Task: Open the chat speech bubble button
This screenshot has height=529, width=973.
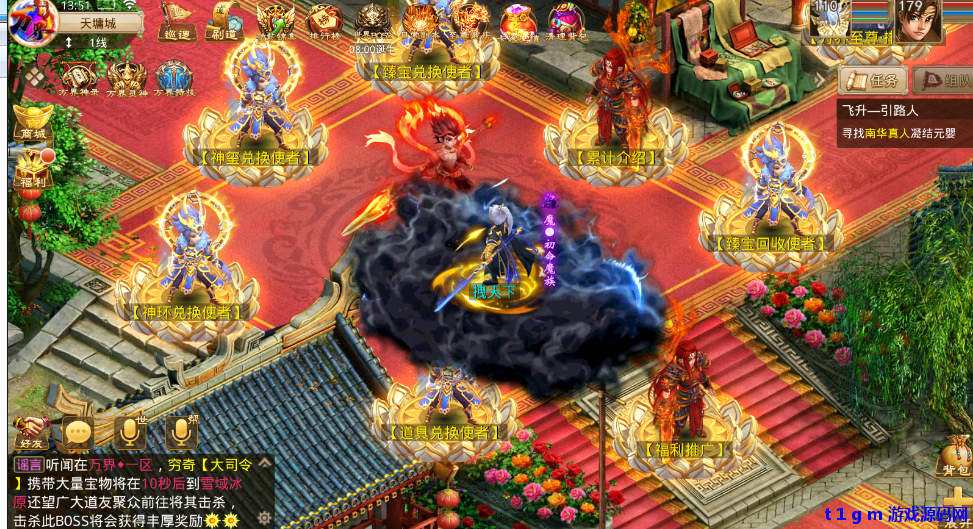Action: coord(78,432)
